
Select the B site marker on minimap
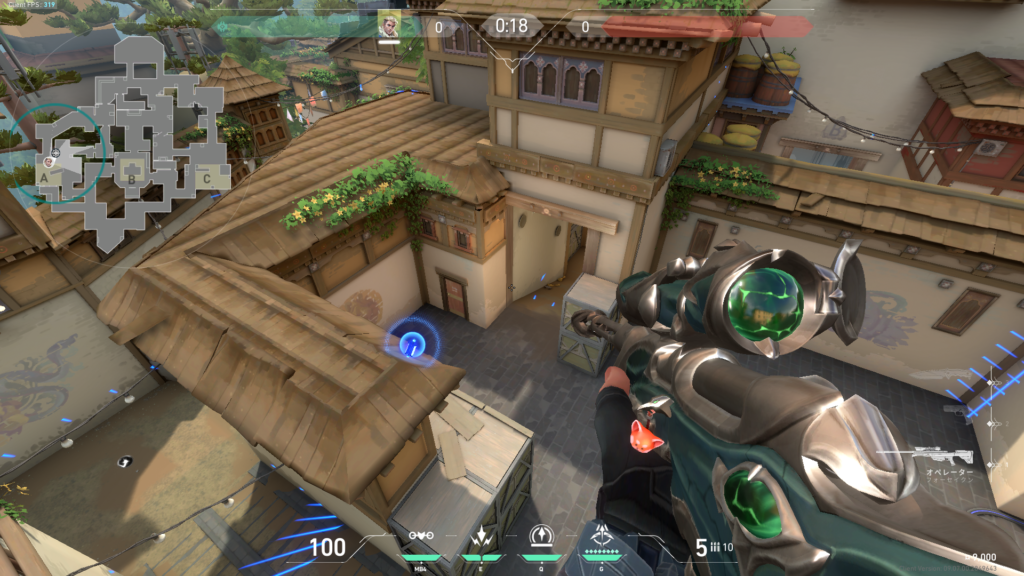[x=131, y=179]
